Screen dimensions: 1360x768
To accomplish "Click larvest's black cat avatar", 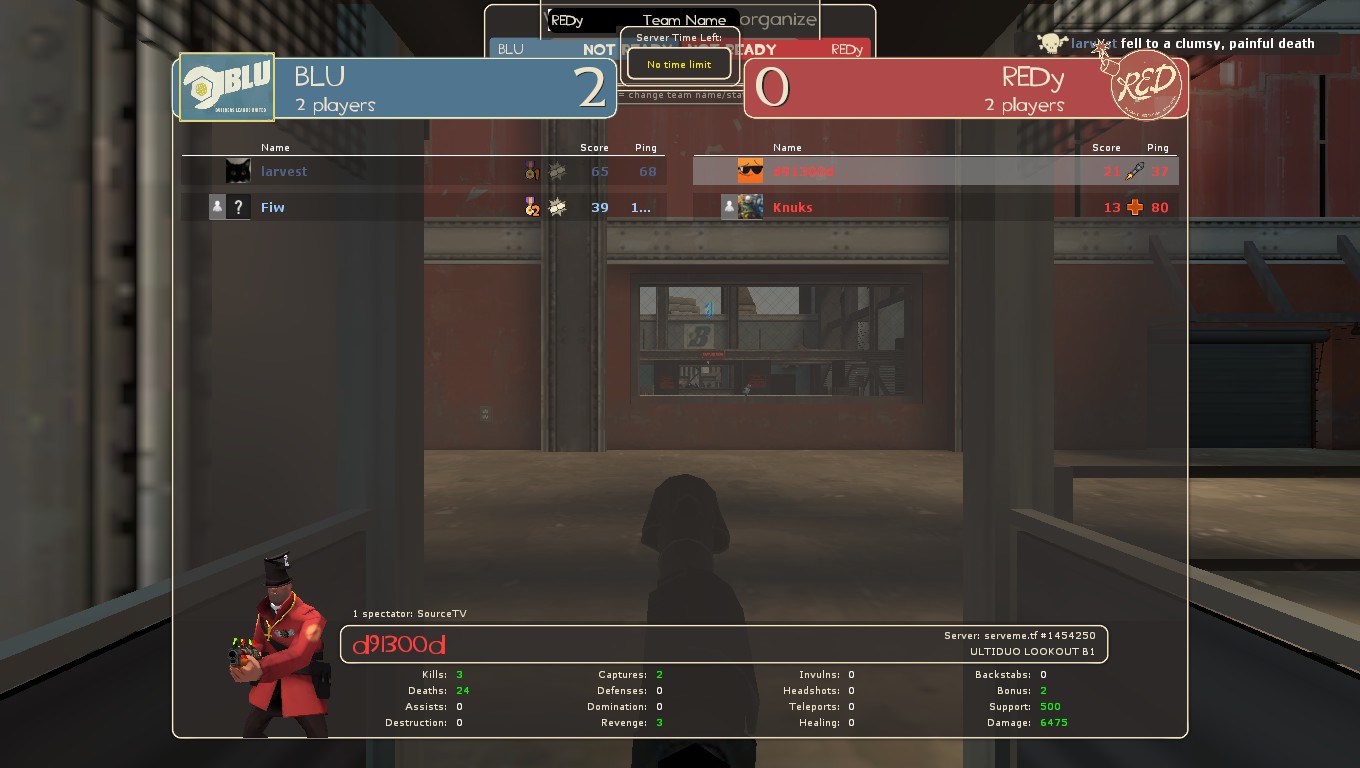I will tap(238, 171).
